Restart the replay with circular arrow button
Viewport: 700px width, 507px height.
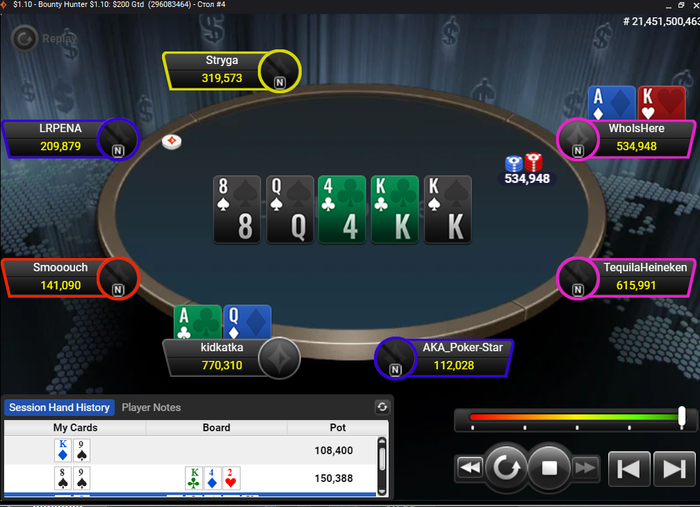coord(507,467)
